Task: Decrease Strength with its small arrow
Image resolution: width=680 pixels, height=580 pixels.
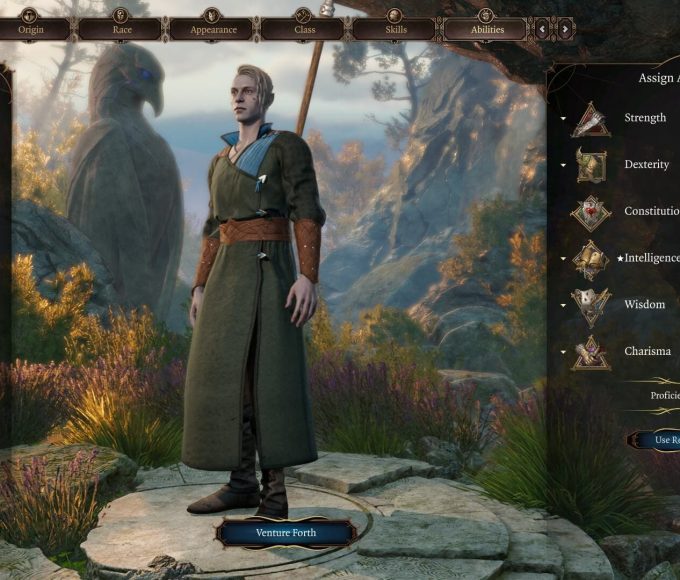Action: coord(563,119)
